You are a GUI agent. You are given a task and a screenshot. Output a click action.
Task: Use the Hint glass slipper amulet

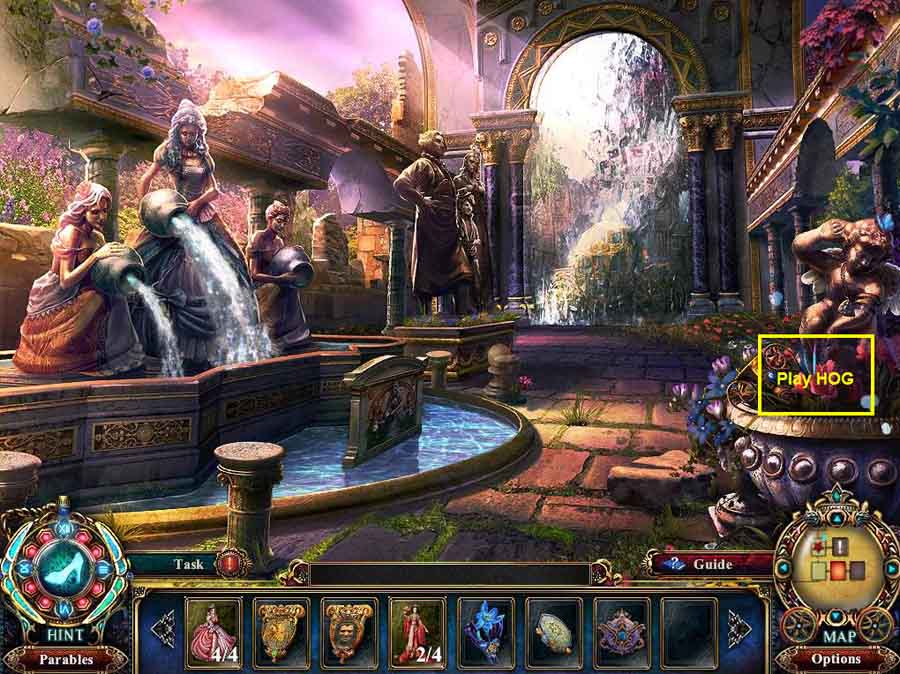point(64,565)
